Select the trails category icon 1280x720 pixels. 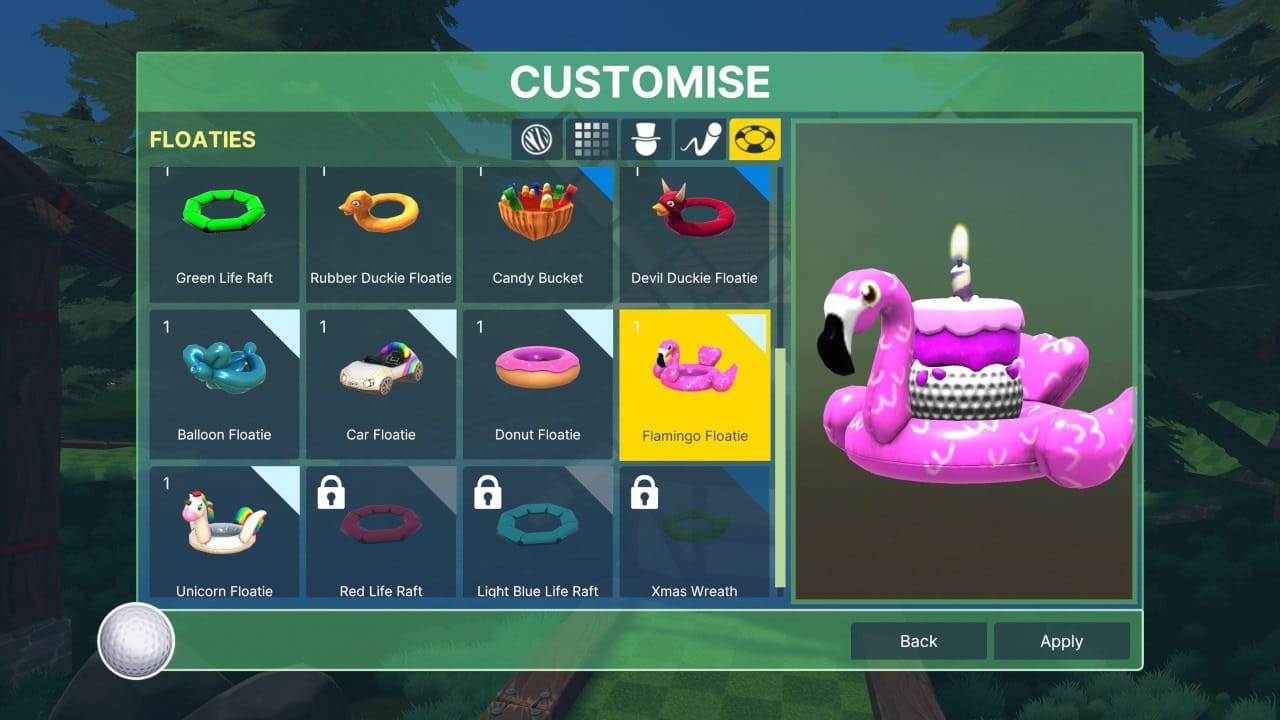pos(700,139)
